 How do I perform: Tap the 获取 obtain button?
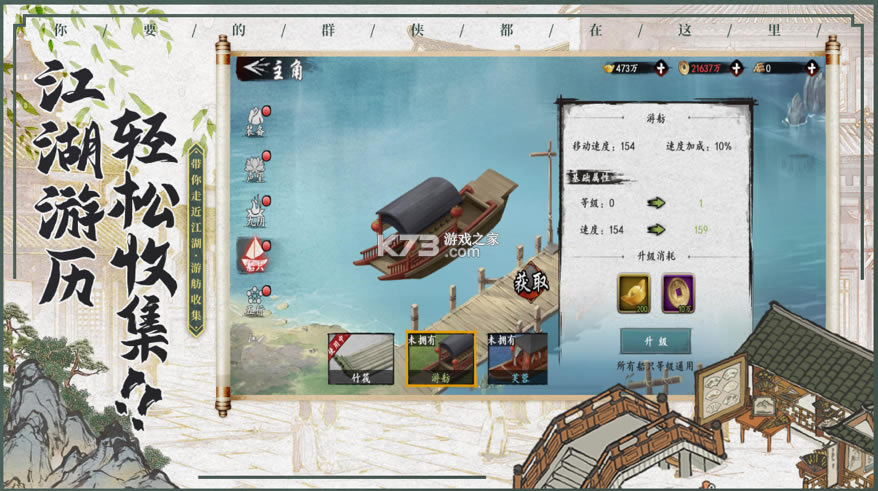[x=532, y=283]
